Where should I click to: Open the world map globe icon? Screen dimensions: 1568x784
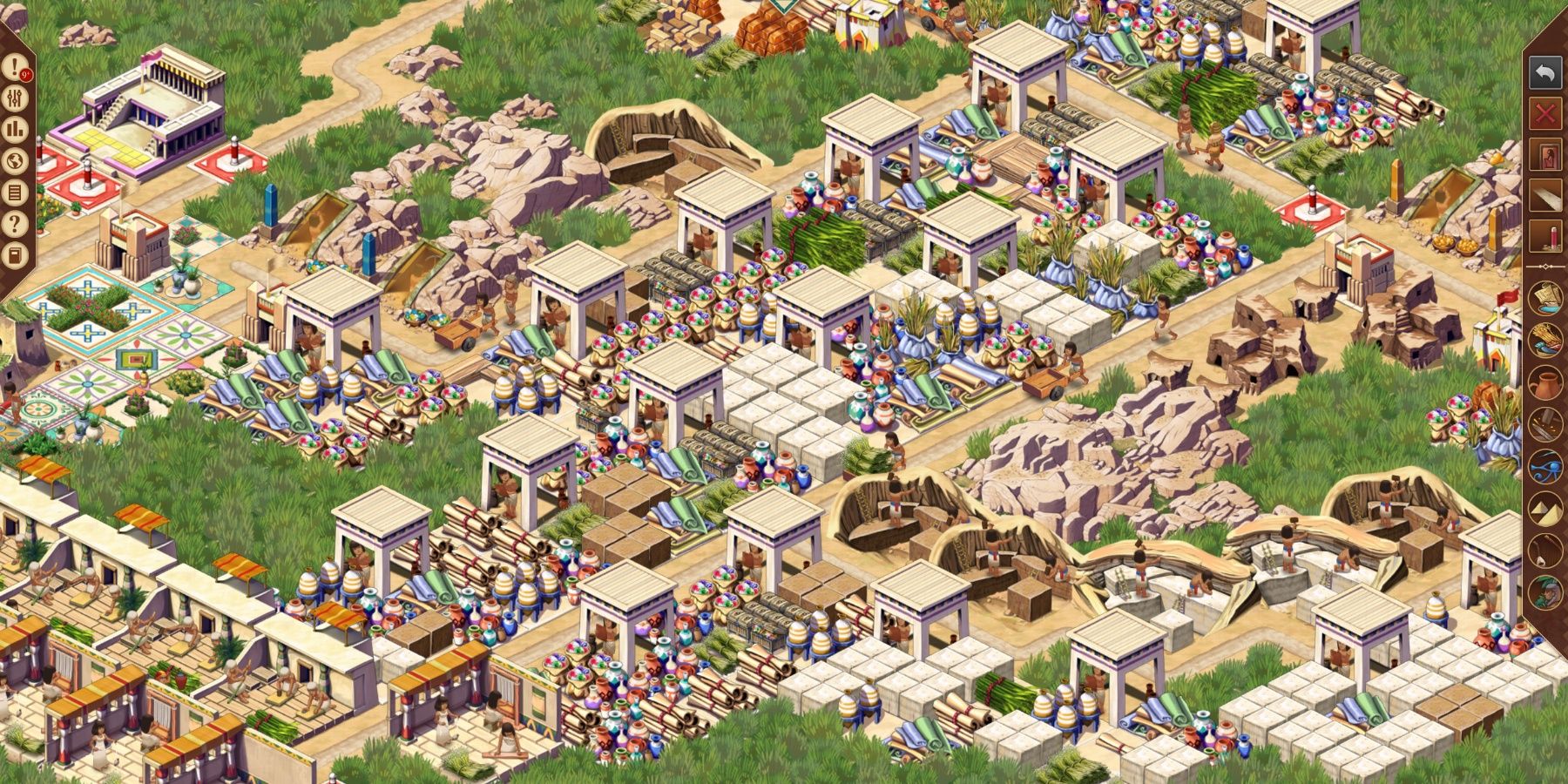coord(15,159)
